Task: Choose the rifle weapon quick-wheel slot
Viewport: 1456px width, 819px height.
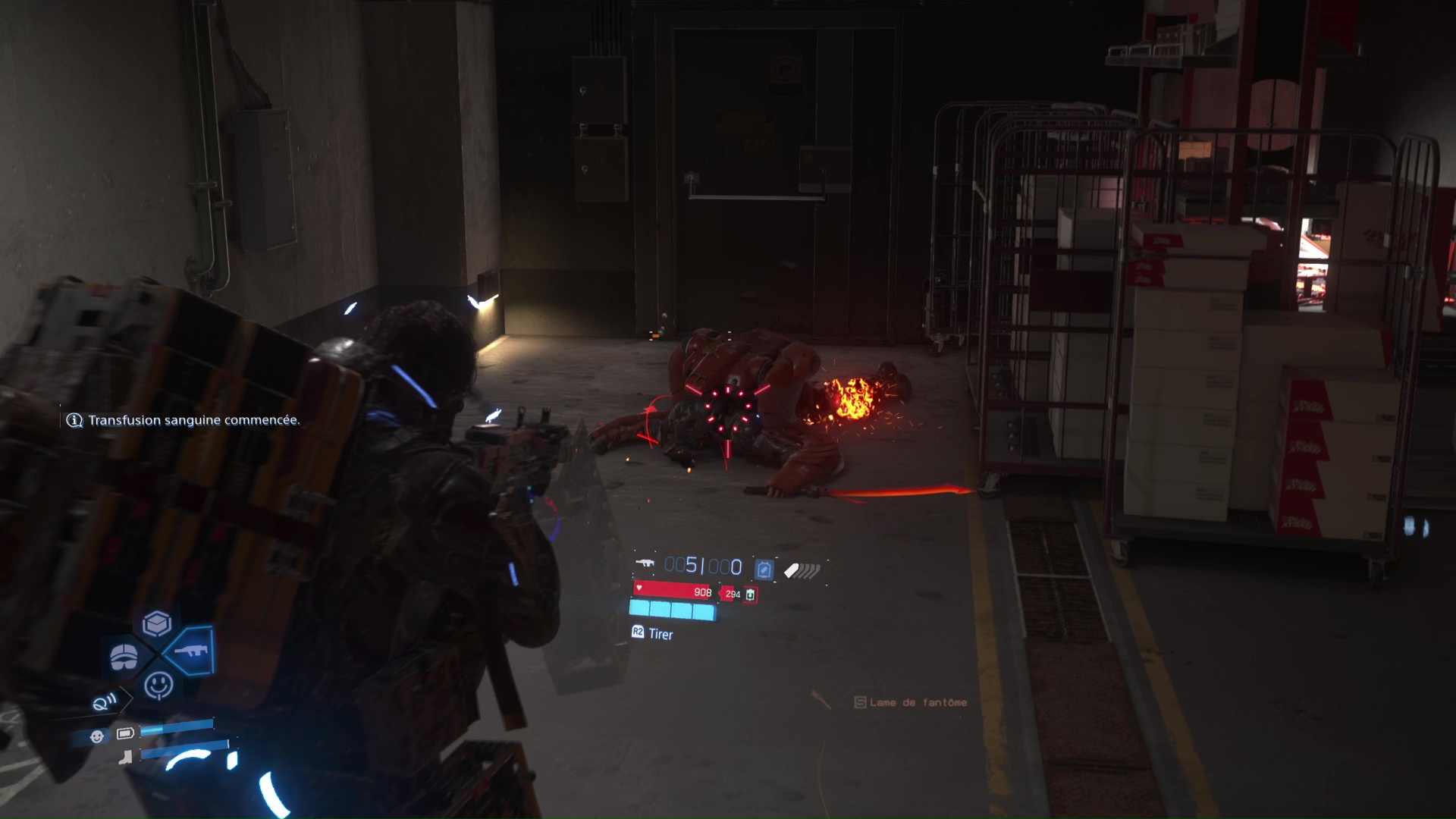Action: tap(190, 651)
